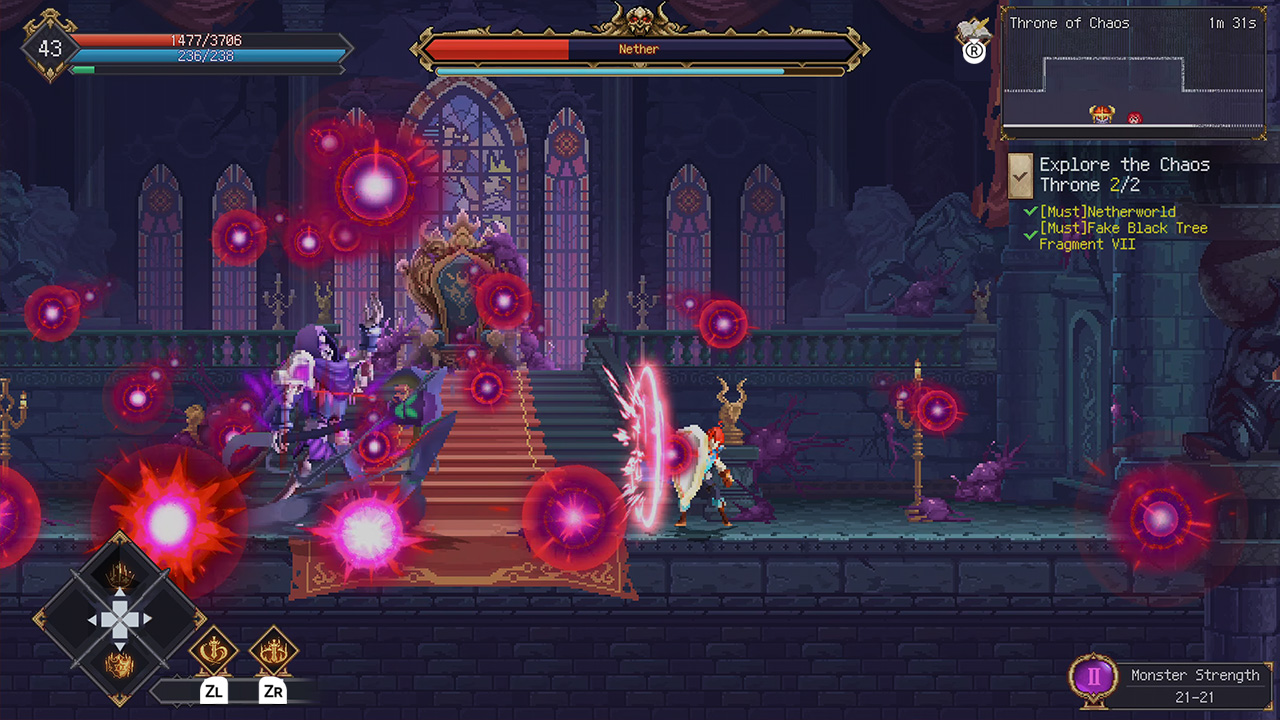Click the burning crest skill on D-pad down slot

pos(119,663)
